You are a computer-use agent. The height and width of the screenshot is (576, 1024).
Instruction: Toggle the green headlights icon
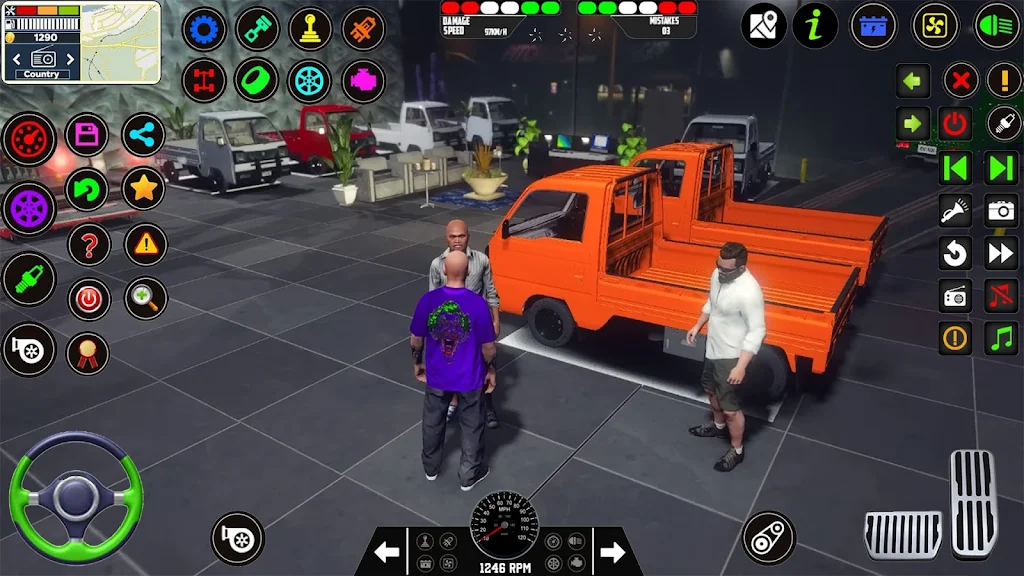[x=996, y=26]
